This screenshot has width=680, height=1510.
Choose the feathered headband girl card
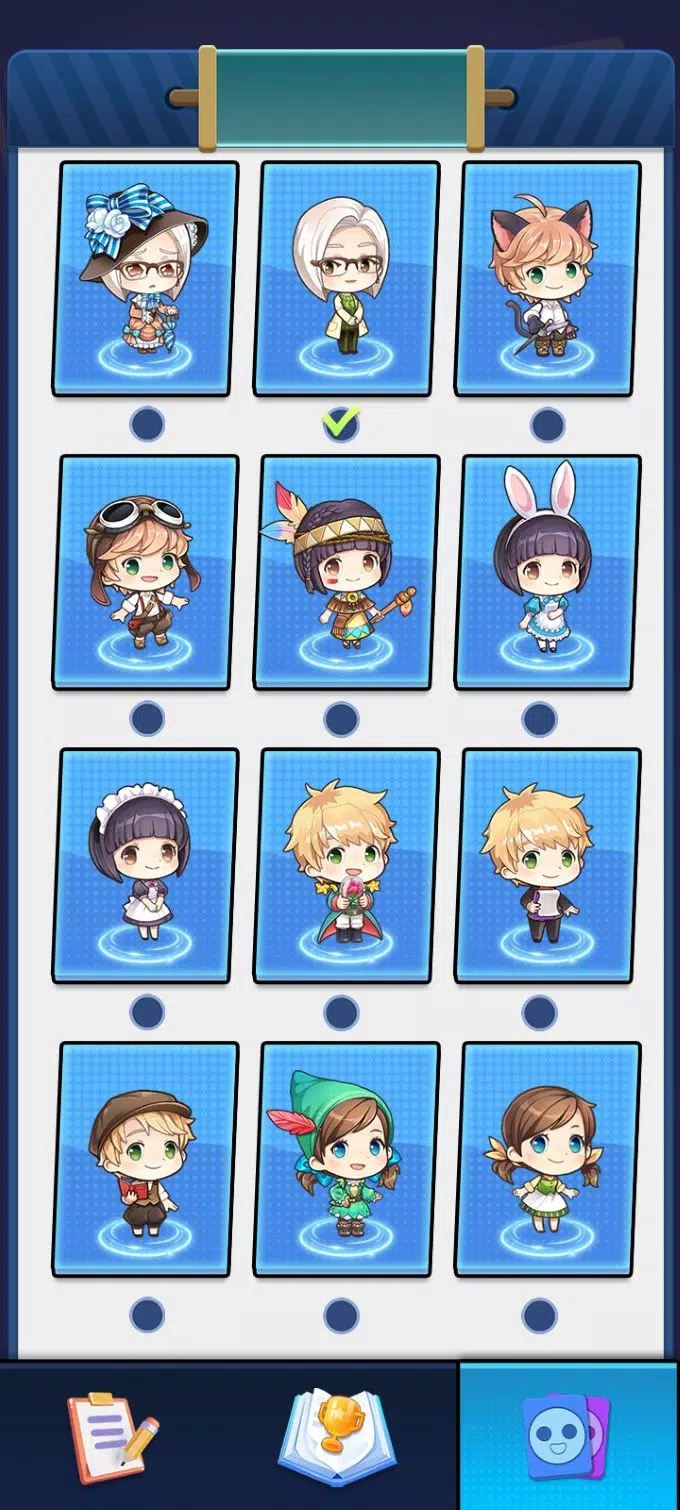pos(346,572)
